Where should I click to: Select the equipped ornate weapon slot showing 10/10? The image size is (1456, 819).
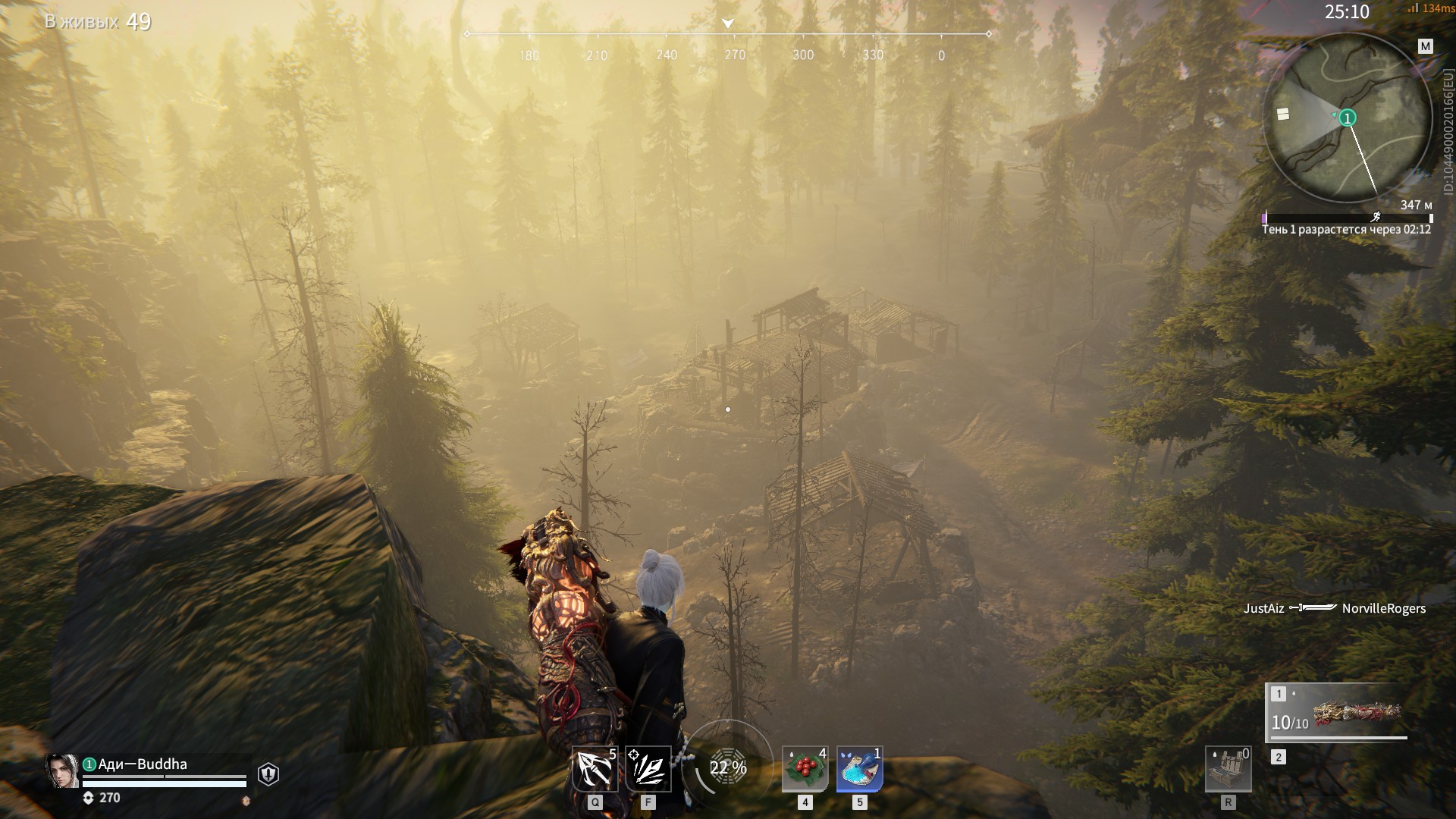[1338, 714]
